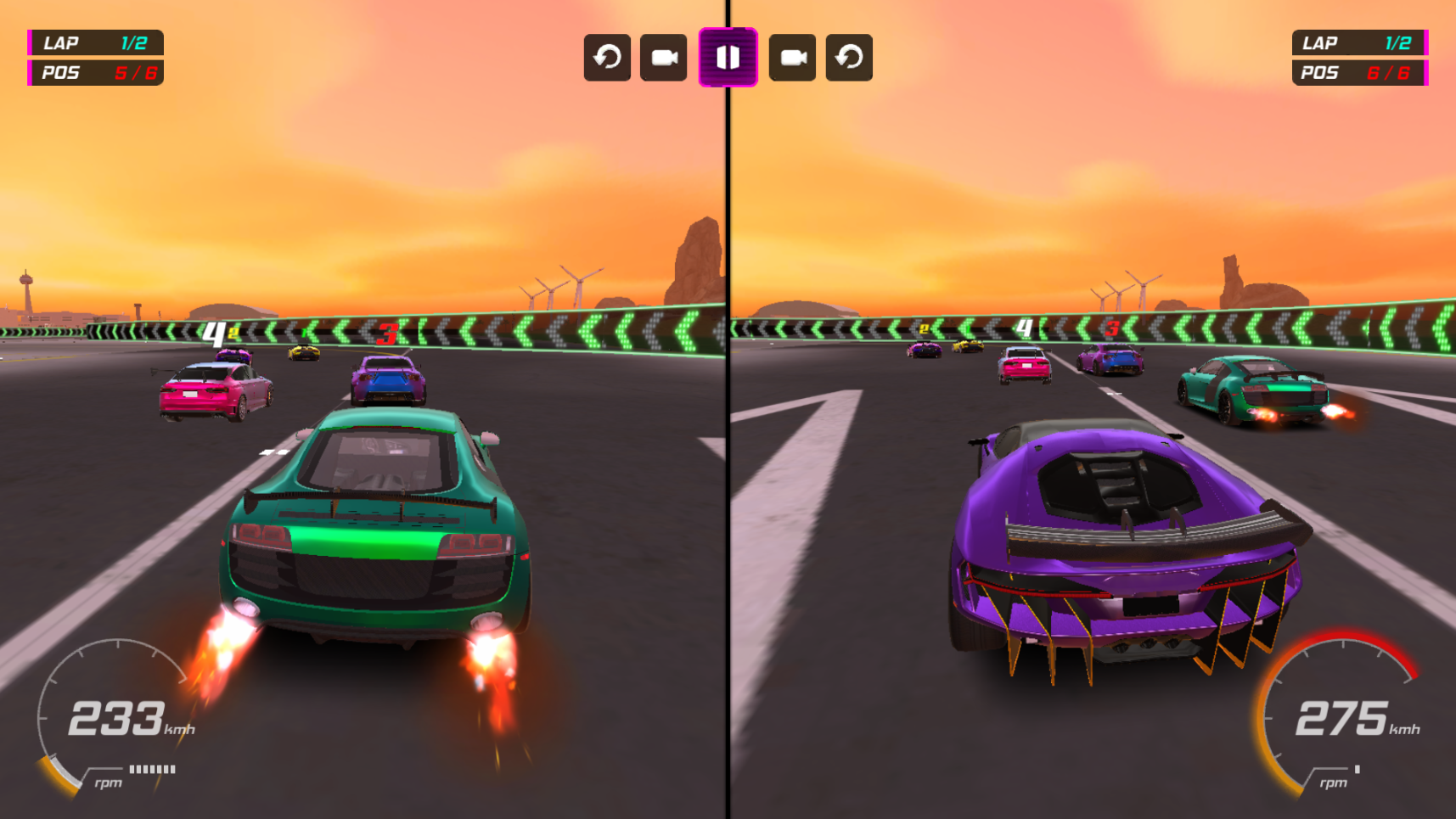Click Player 1's reset position icon
This screenshot has height=819, width=1456.
coord(607,57)
